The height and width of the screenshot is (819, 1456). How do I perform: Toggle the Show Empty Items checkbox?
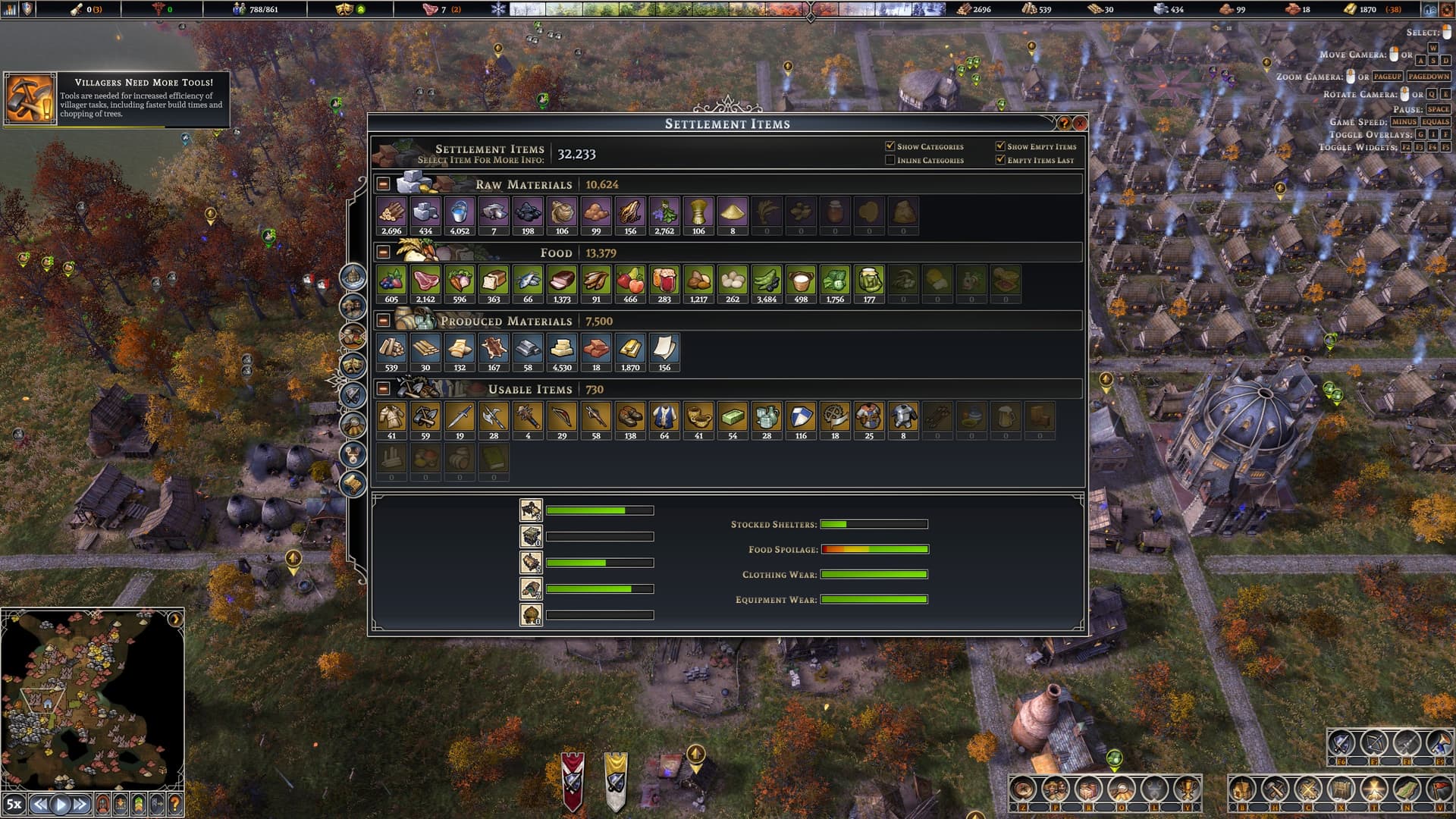coord(1000,146)
